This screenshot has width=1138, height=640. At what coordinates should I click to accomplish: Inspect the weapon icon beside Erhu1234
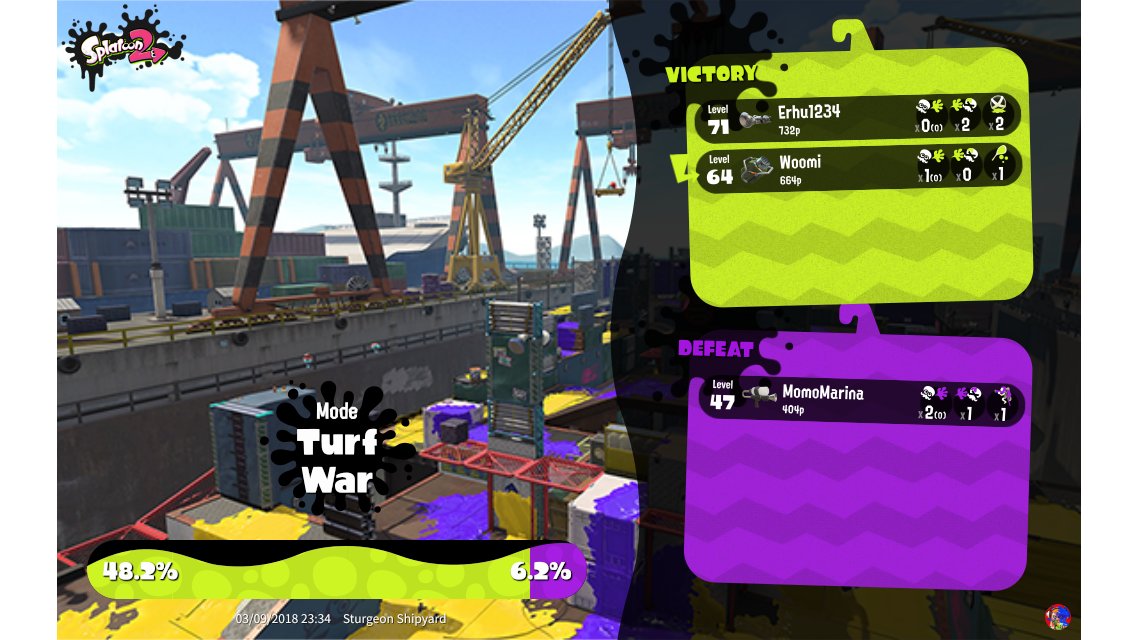coord(755,119)
